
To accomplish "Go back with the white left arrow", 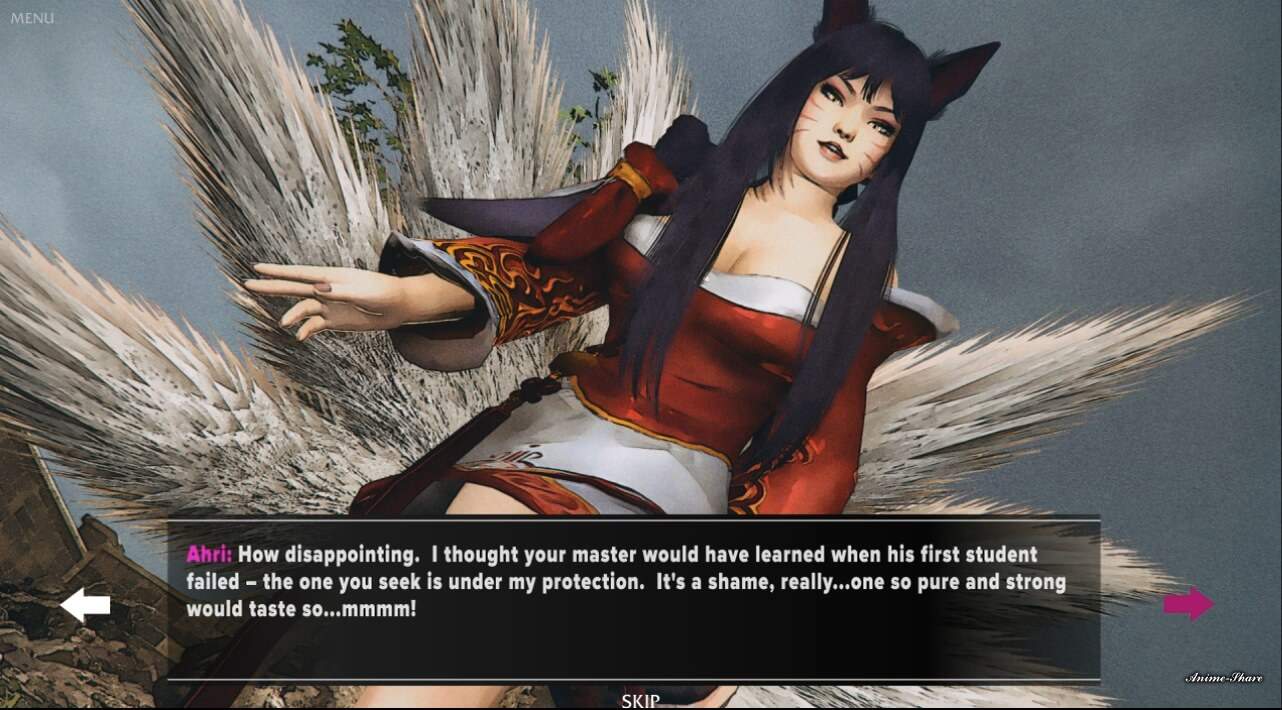I will [x=85, y=605].
